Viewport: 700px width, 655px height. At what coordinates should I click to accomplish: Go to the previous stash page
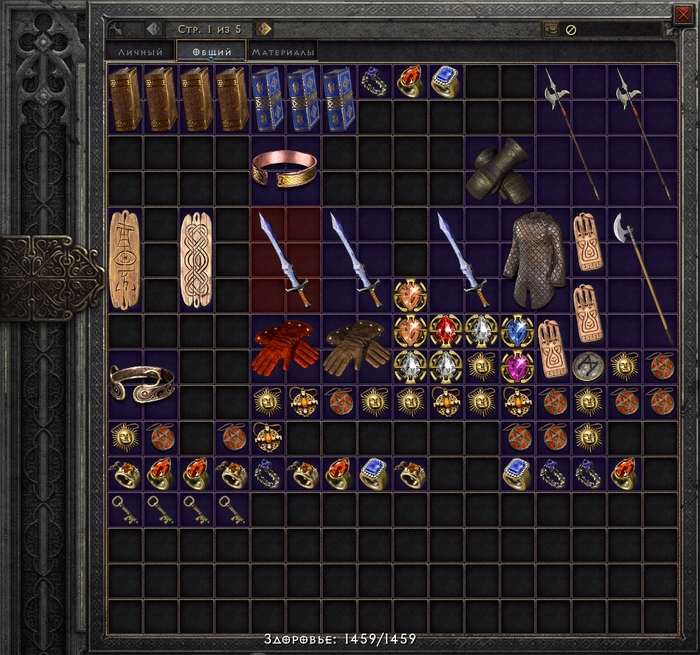[153, 29]
